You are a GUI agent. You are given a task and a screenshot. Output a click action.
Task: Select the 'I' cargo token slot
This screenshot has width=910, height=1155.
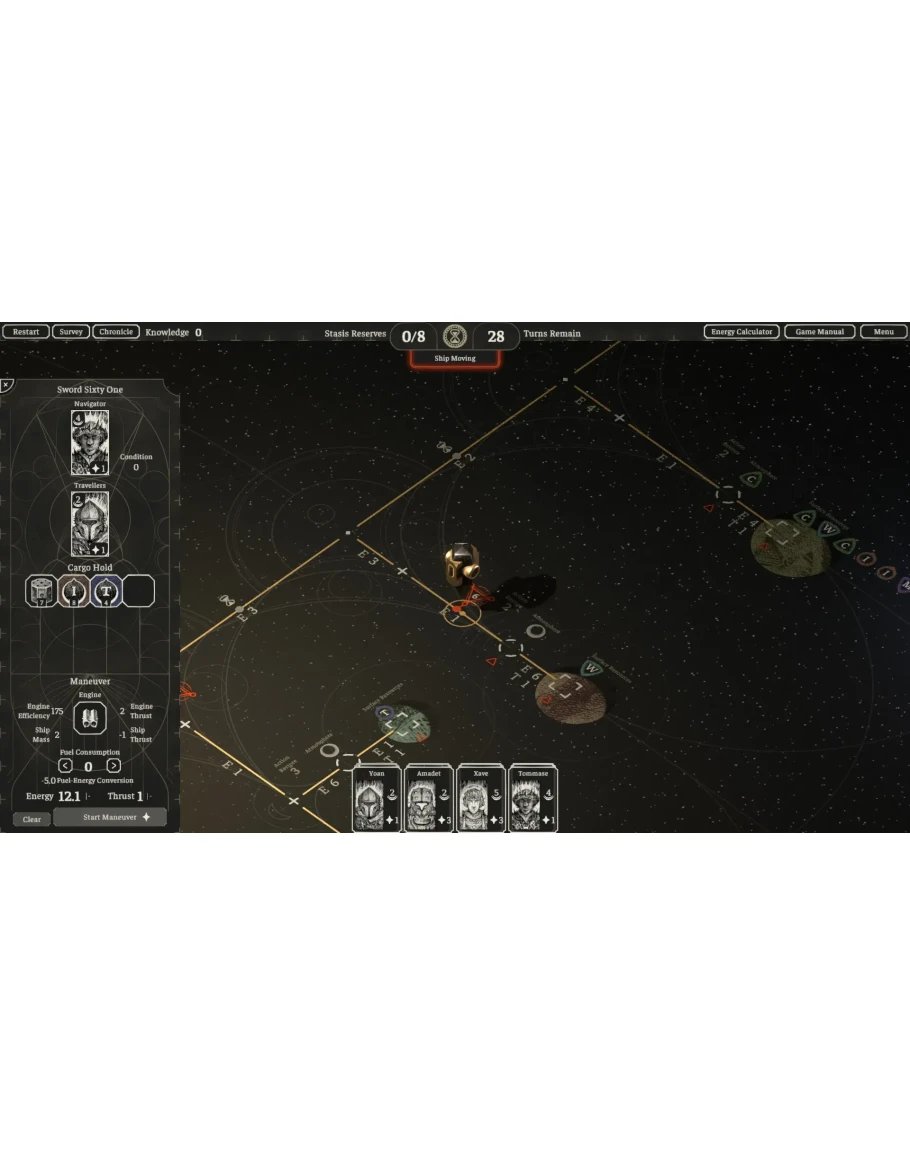[74, 591]
